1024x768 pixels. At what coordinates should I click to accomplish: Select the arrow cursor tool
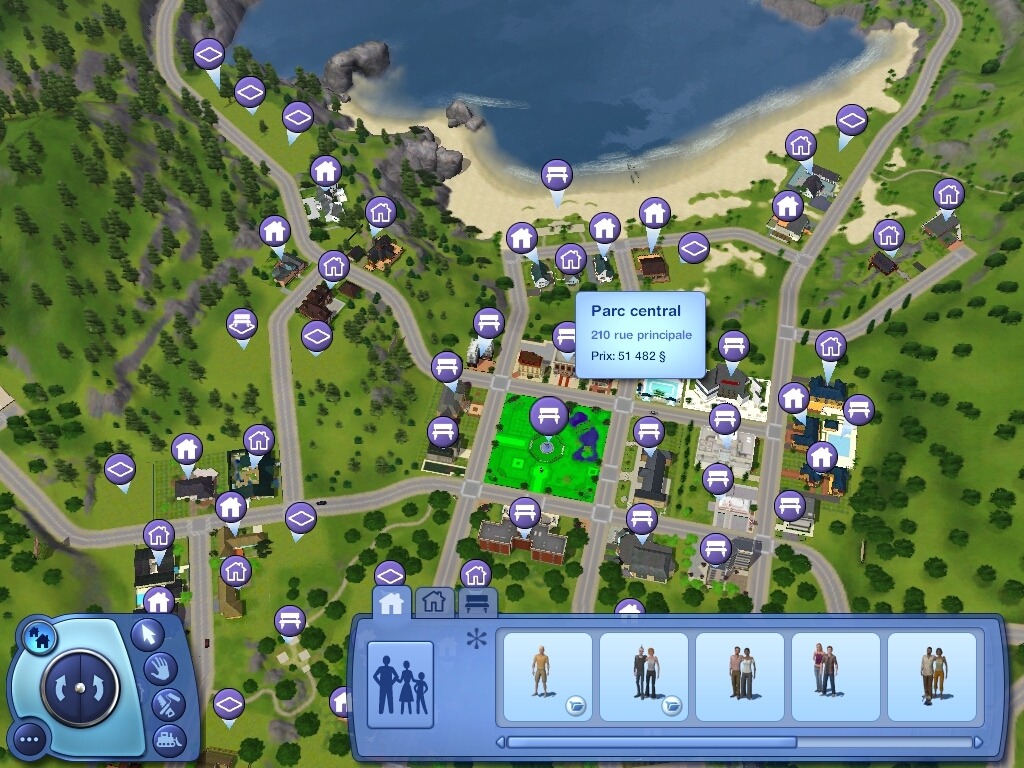pyautogui.click(x=147, y=634)
